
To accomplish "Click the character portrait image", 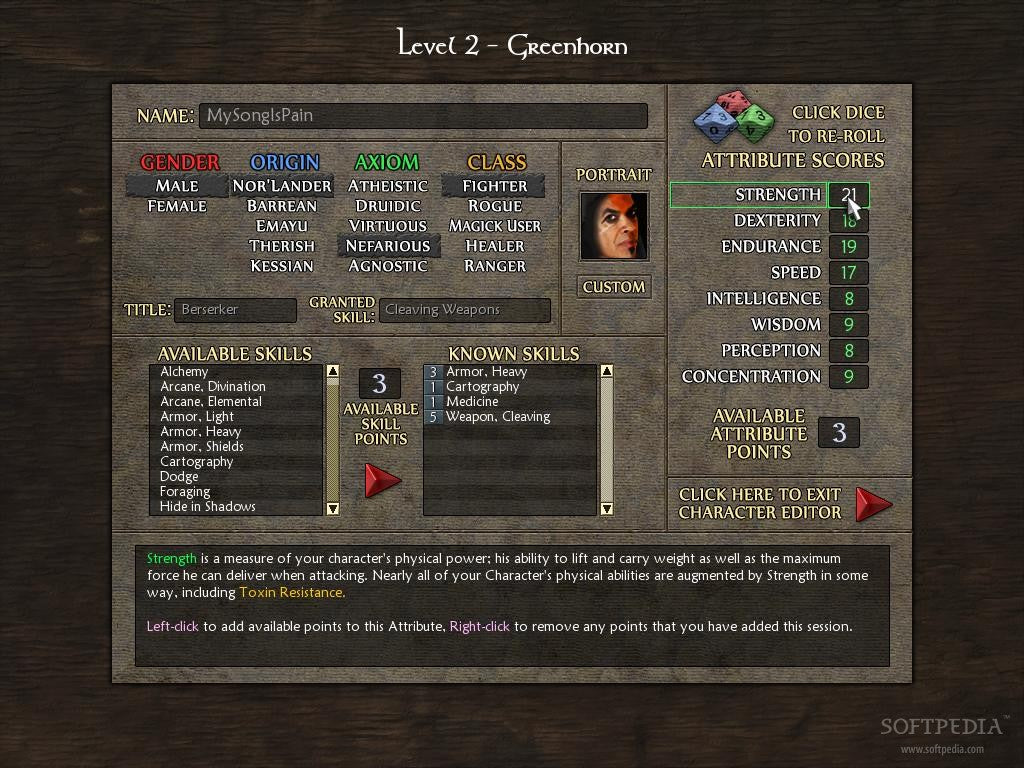I will pyautogui.click(x=614, y=226).
